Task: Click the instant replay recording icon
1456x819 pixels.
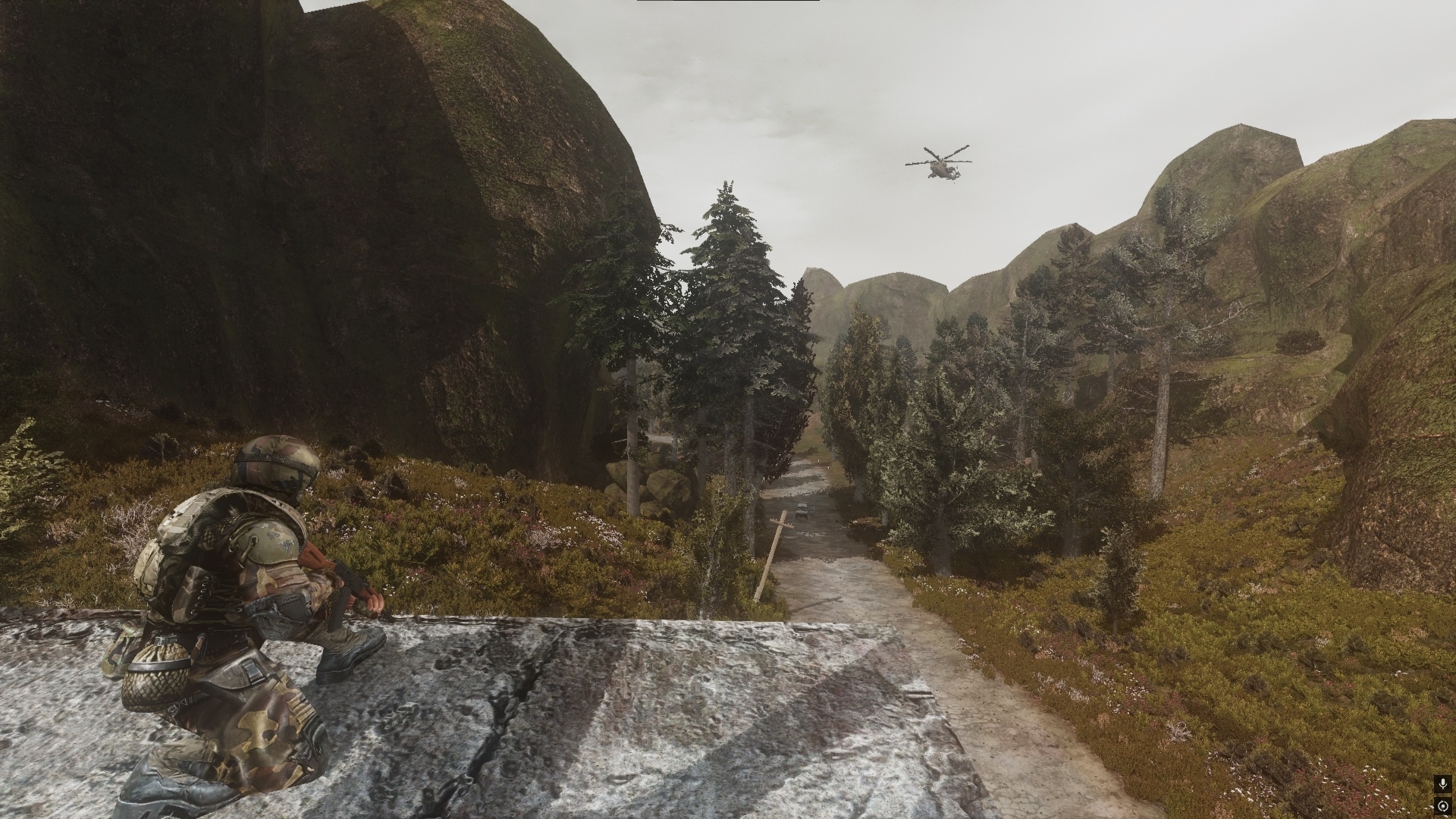Action: coord(1442,805)
